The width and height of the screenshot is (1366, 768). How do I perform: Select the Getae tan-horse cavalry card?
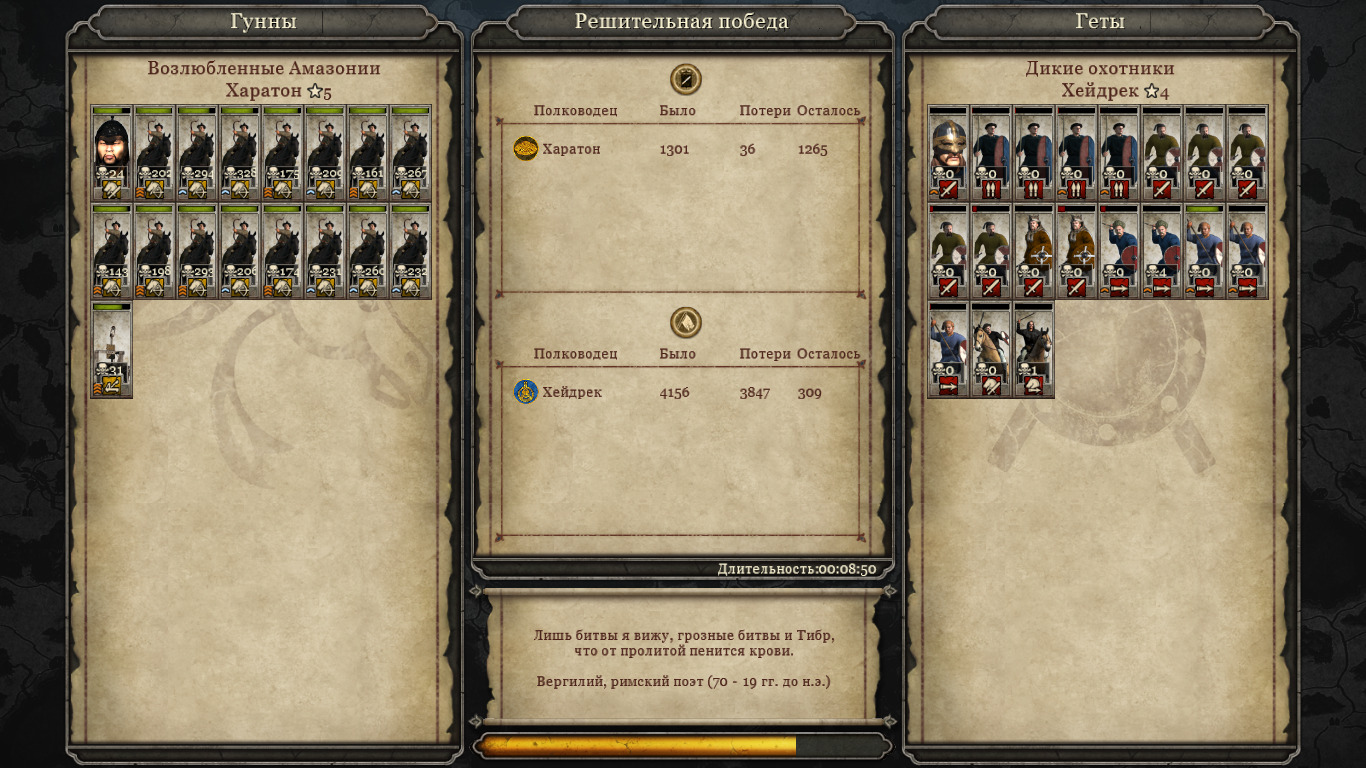coord(991,350)
